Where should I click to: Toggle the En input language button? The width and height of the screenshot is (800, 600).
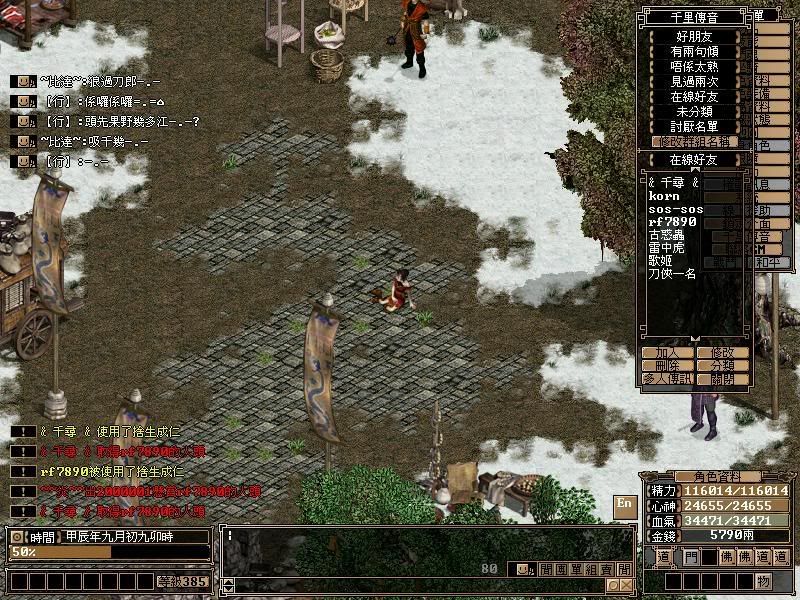[624, 503]
